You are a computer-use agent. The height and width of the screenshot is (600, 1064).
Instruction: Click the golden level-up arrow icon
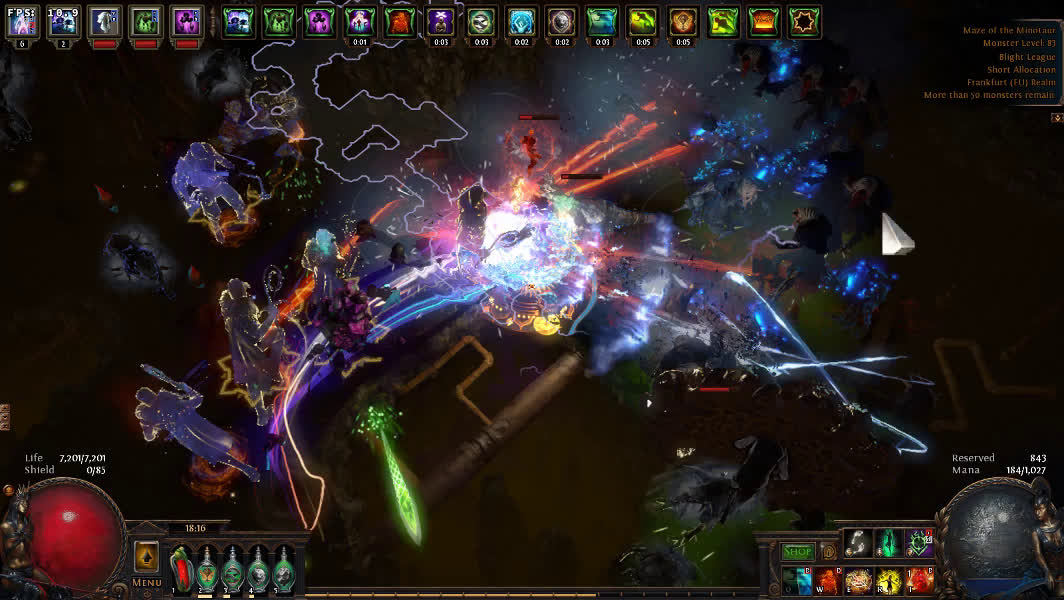[x=146, y=556]
